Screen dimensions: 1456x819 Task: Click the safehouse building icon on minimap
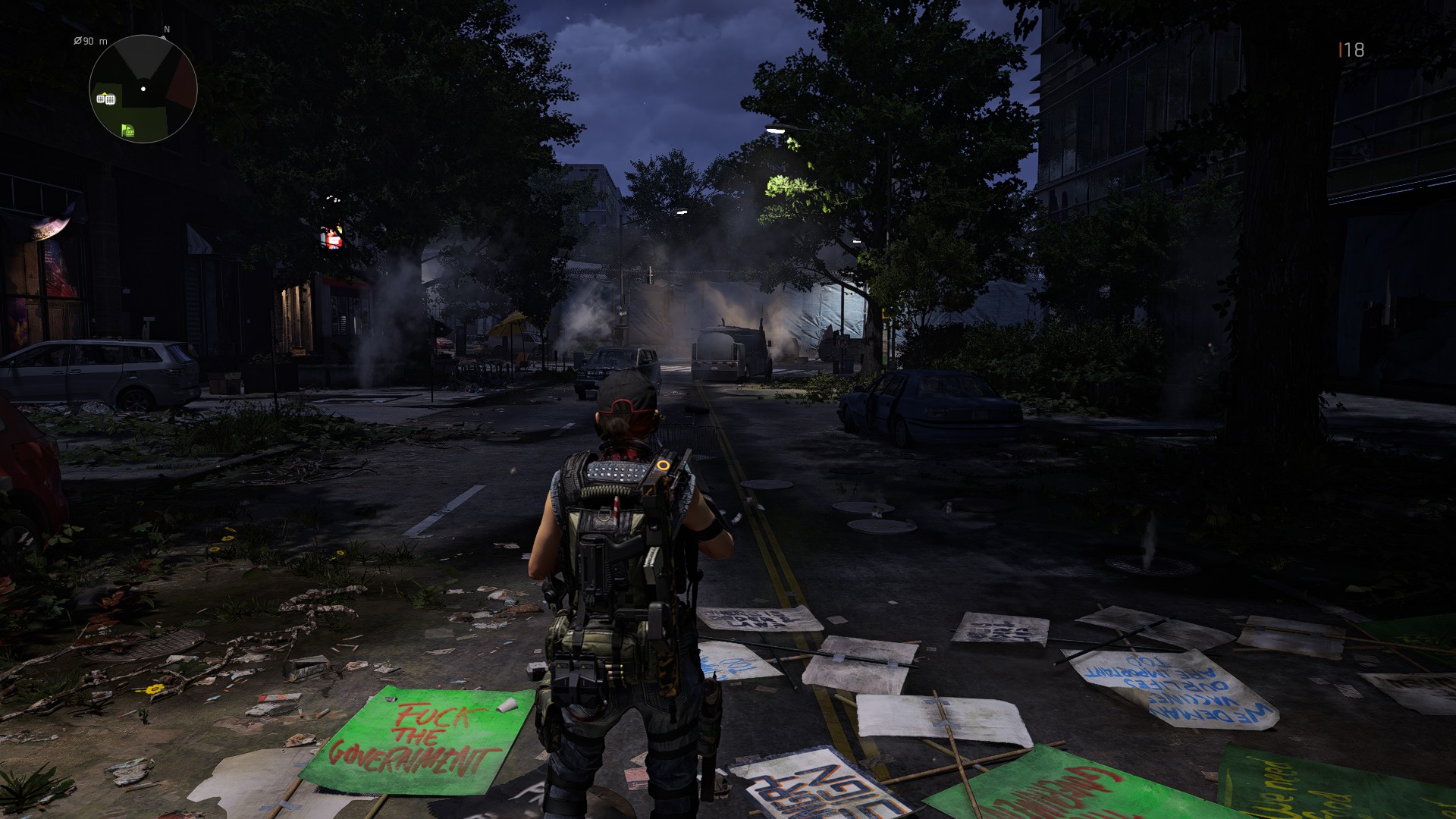click(100, 99)
